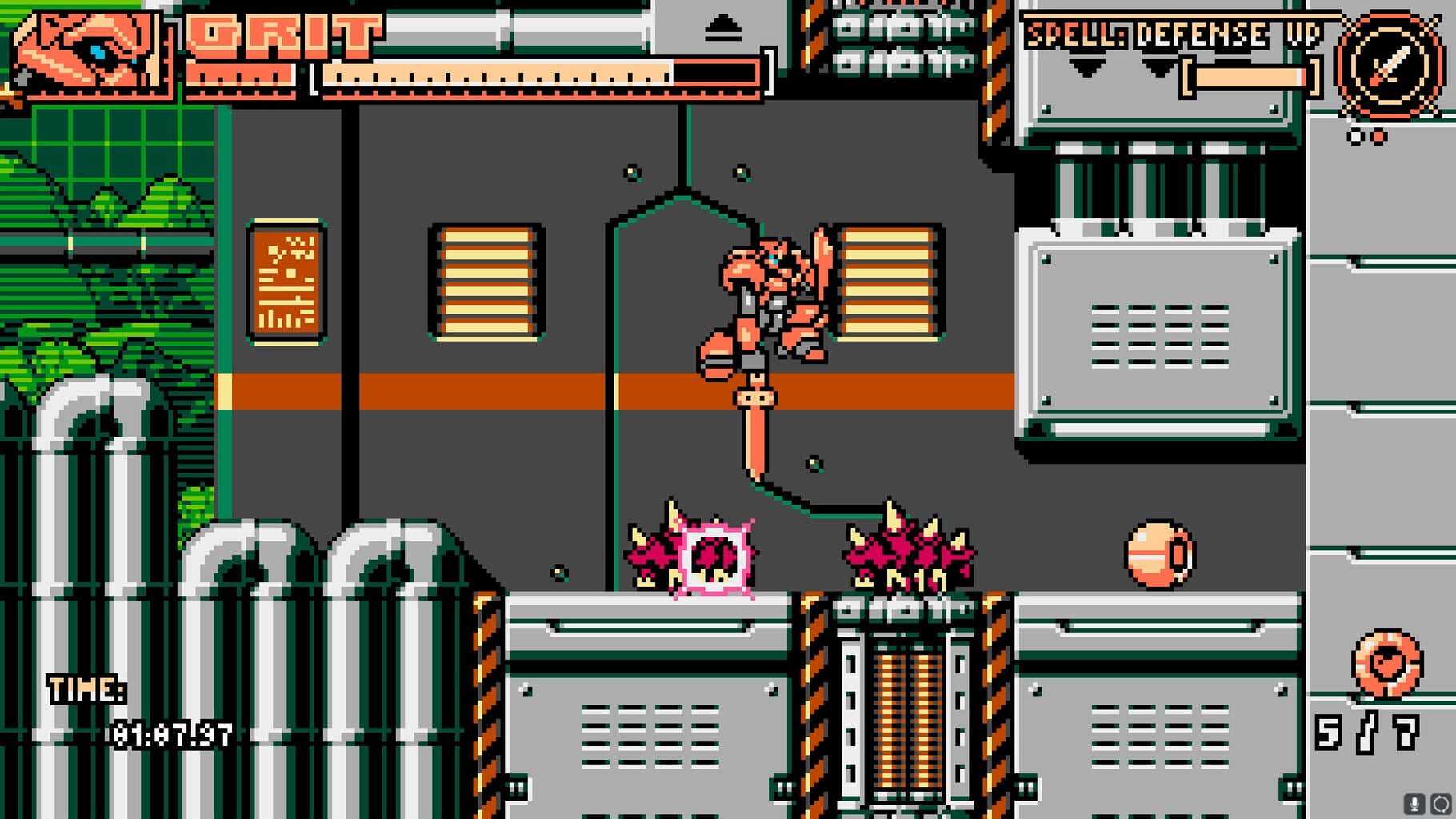Toggle the white indicator dot below the sword badge
This screenshot has height=819, width=1456.
(x=1354, y=137)
